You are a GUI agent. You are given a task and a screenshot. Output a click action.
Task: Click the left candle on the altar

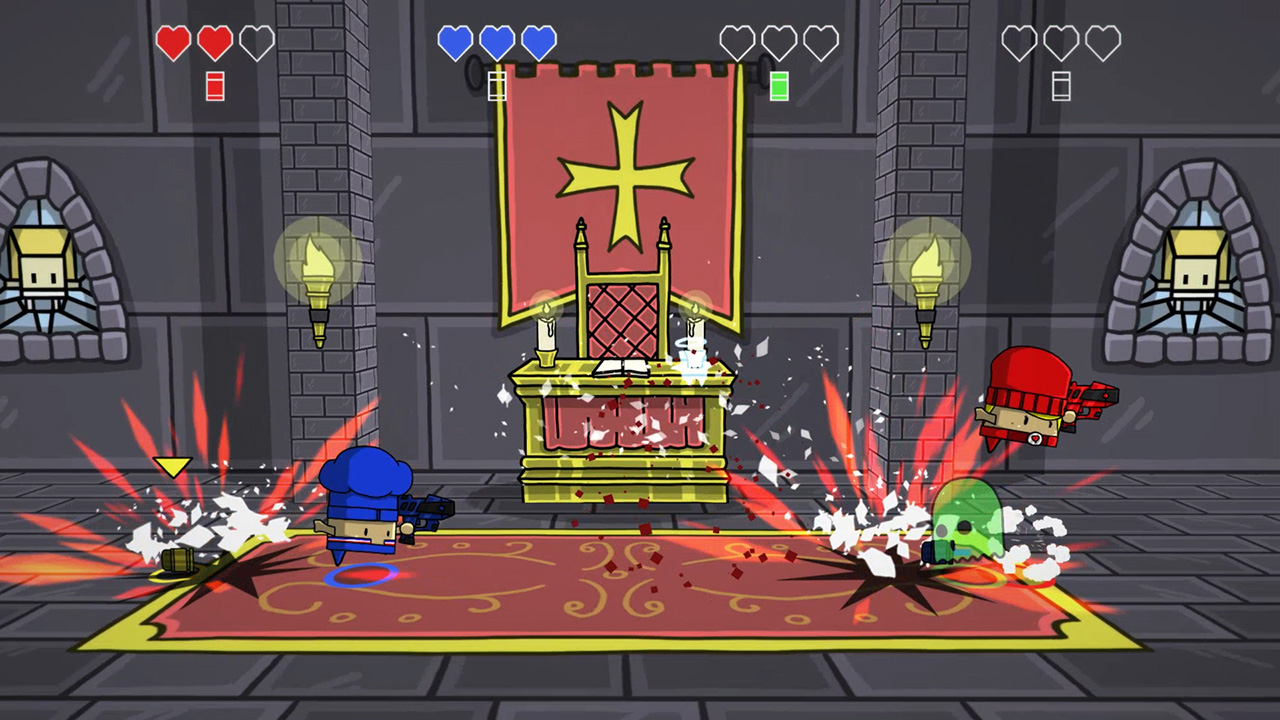pos(545,330)
